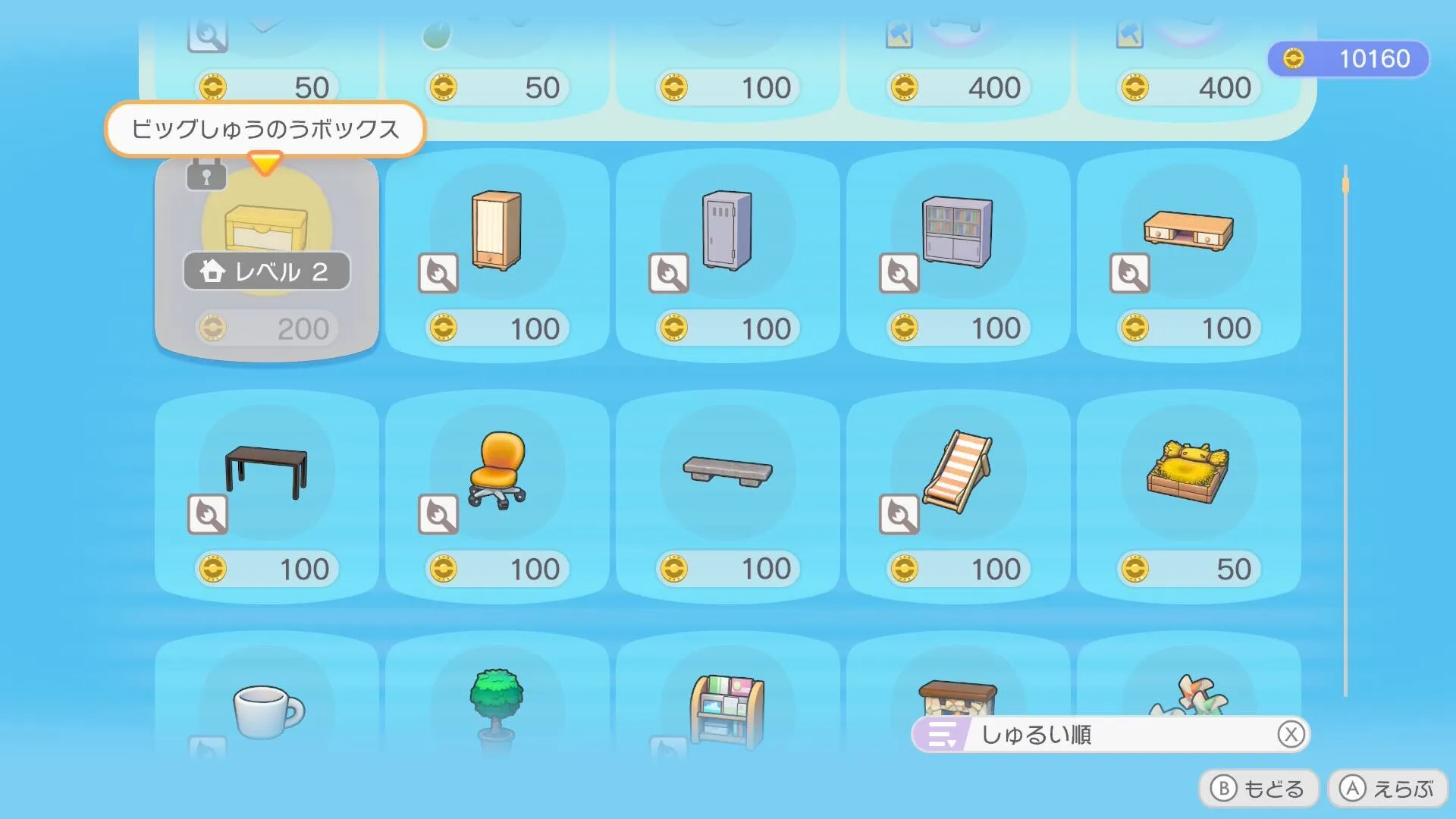
Task: Click the coin balance showing 10160
Action: [1348, 58]
